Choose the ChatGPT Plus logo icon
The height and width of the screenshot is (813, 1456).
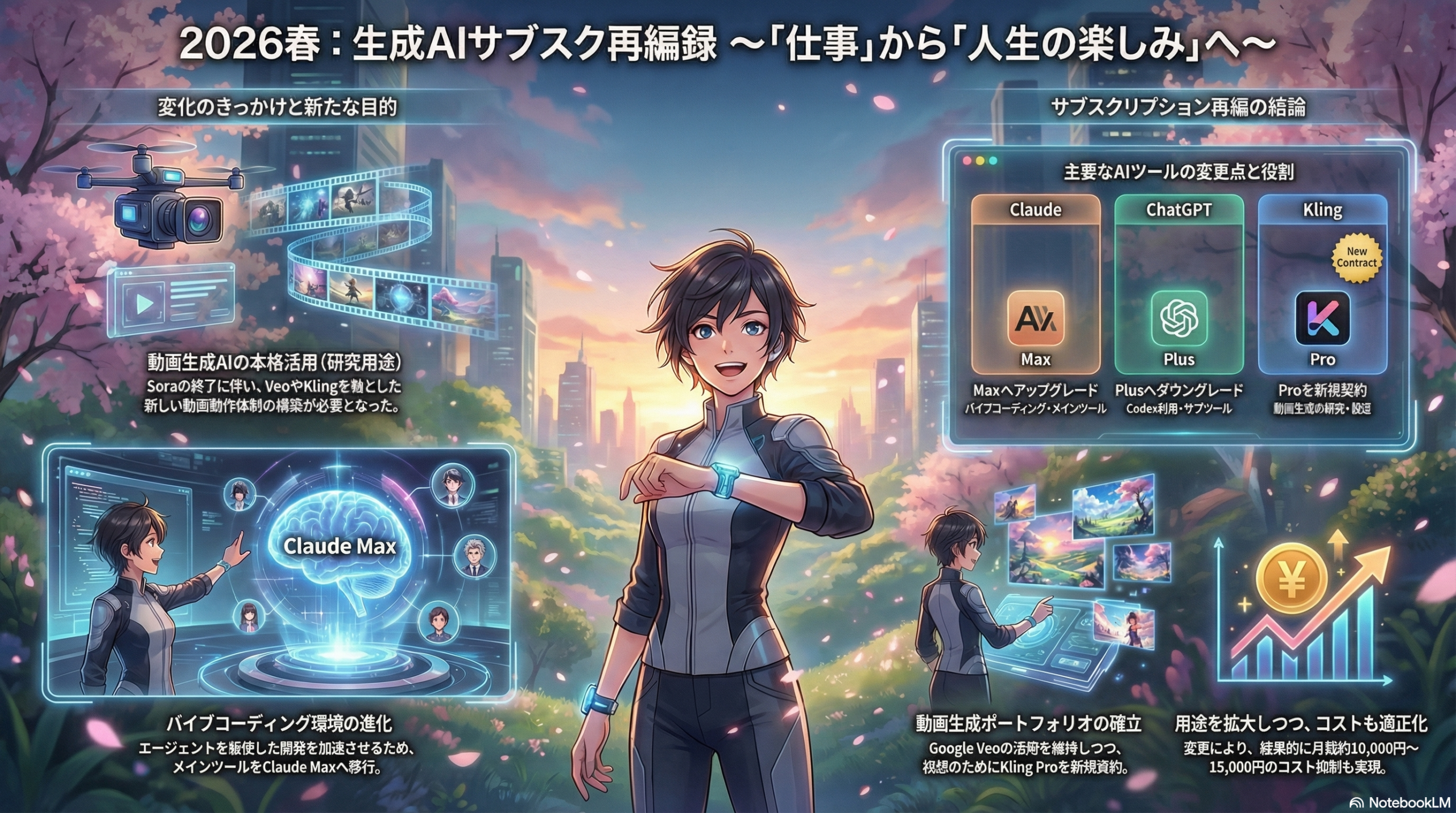pos(1178,319)
